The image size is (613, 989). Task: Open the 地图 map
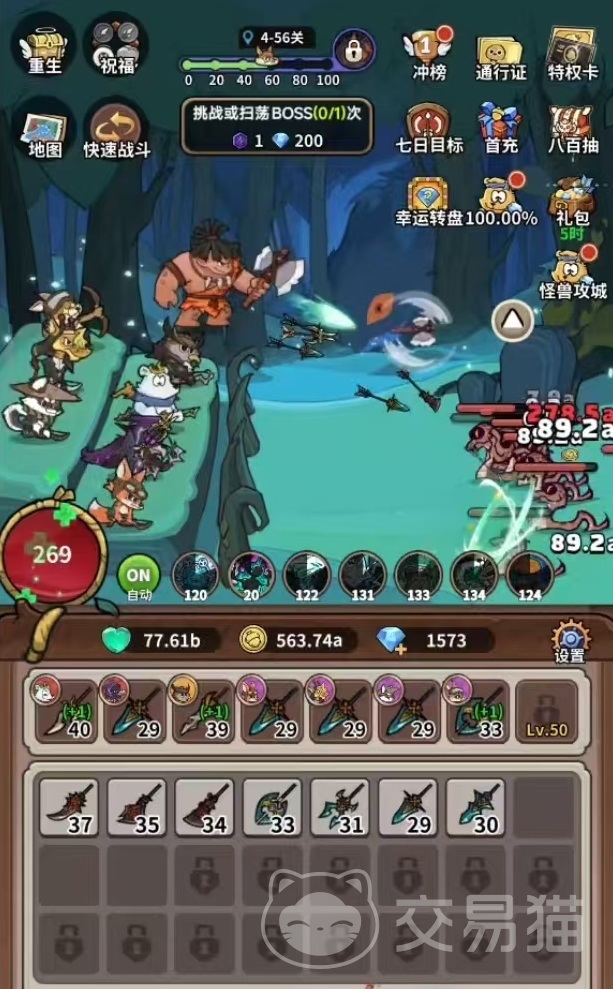[45, 131]
